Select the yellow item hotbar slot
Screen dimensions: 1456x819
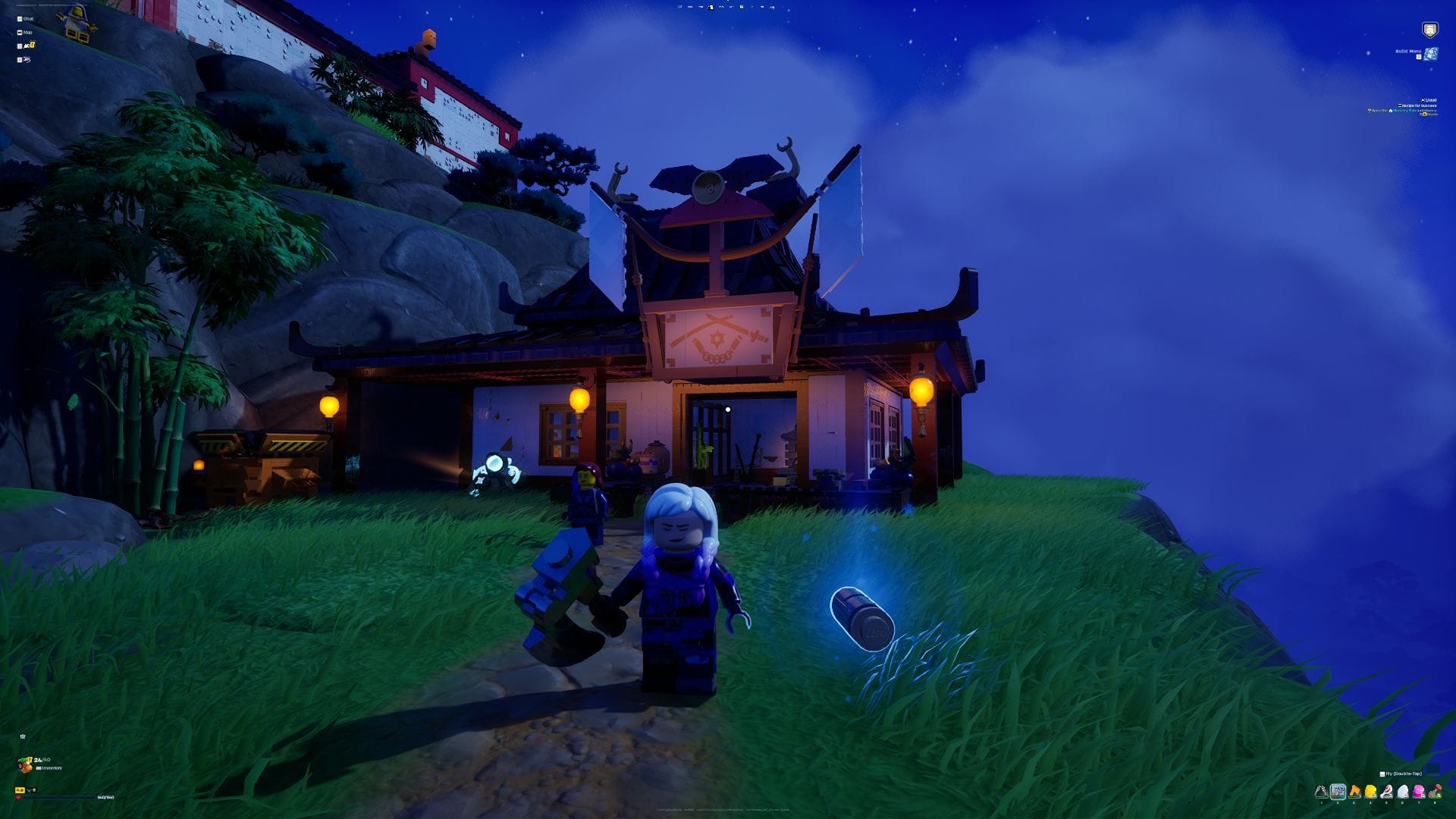[x=1370, y=792]
